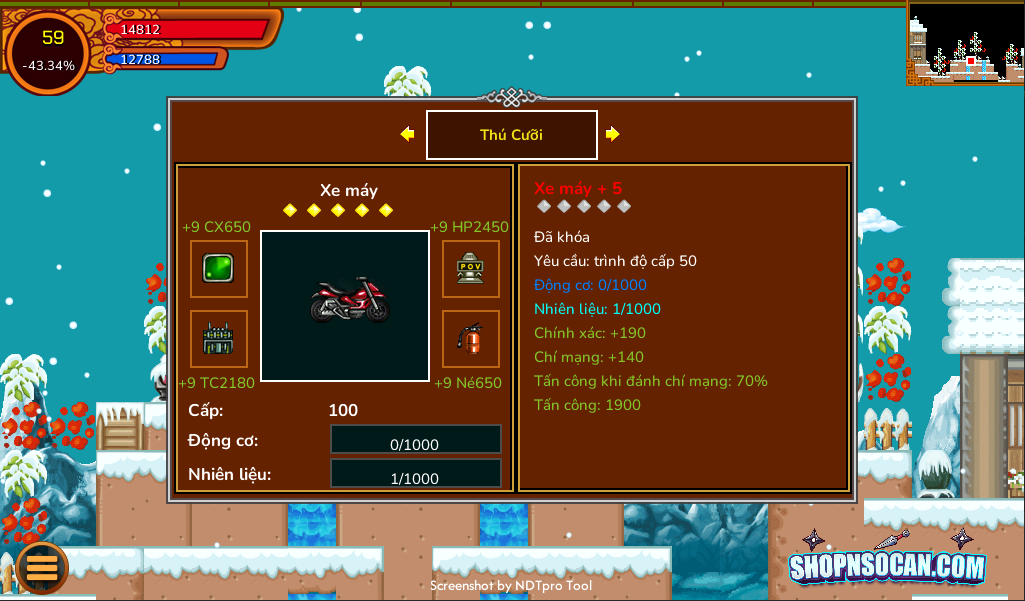Select the Thú Cưới tab header
Screen dimensions: 1025x601
tap(511, 135)
